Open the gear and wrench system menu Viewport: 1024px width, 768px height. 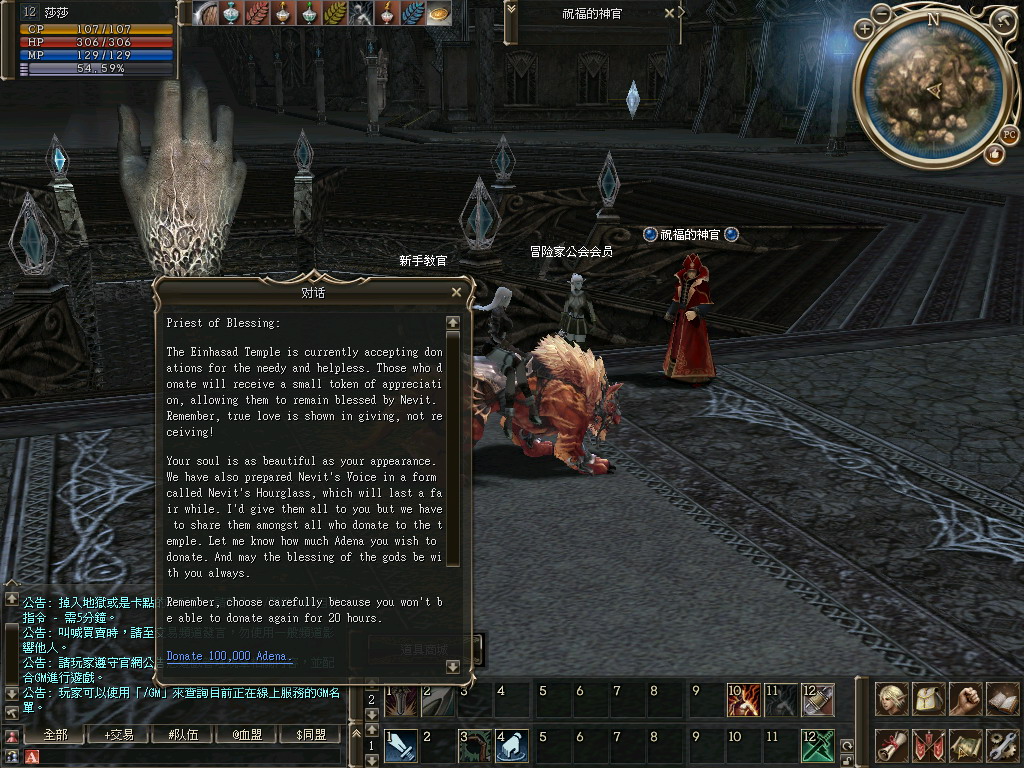coord(1001,745)
